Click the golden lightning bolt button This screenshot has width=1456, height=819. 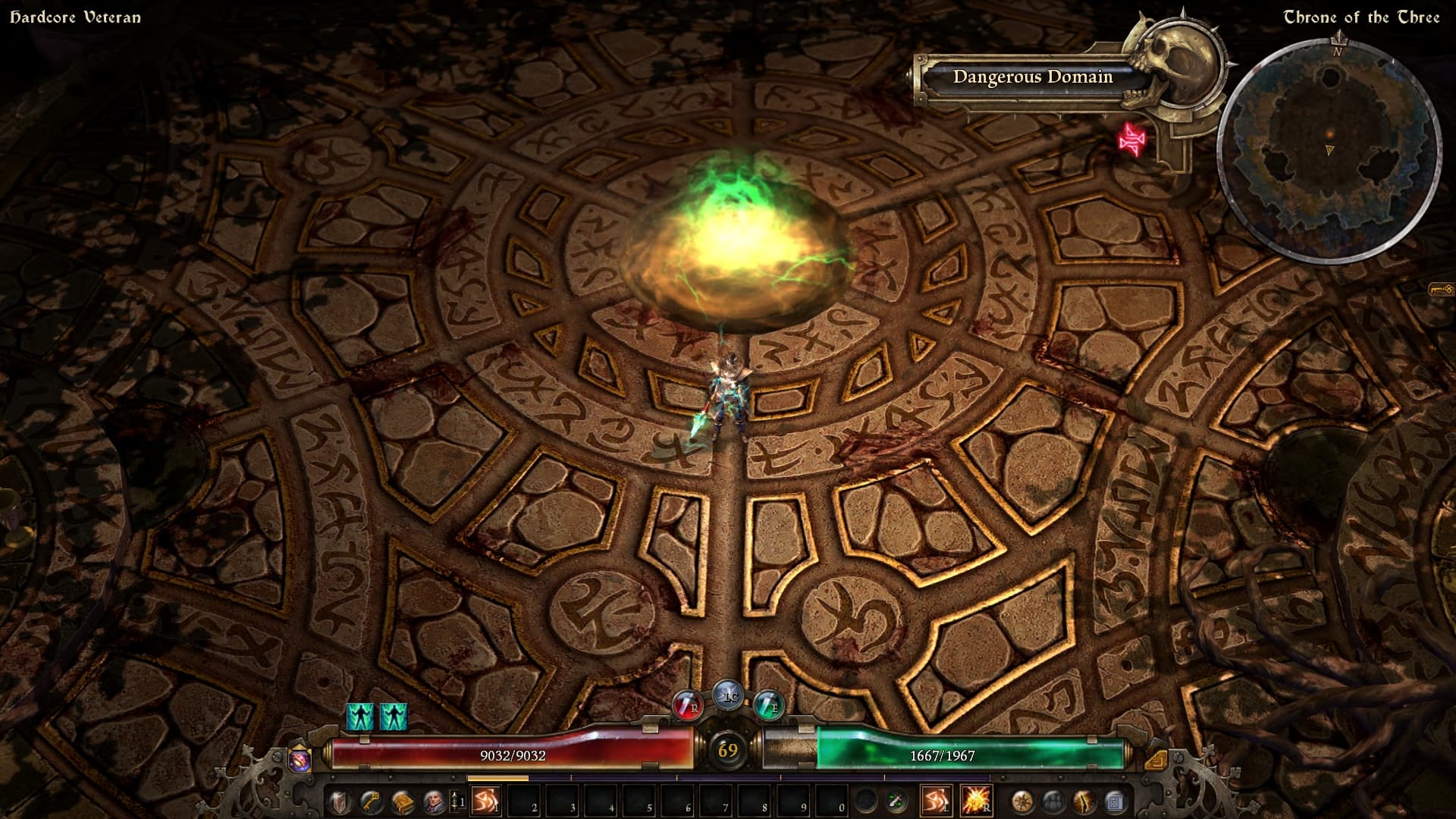(1084, 801)
